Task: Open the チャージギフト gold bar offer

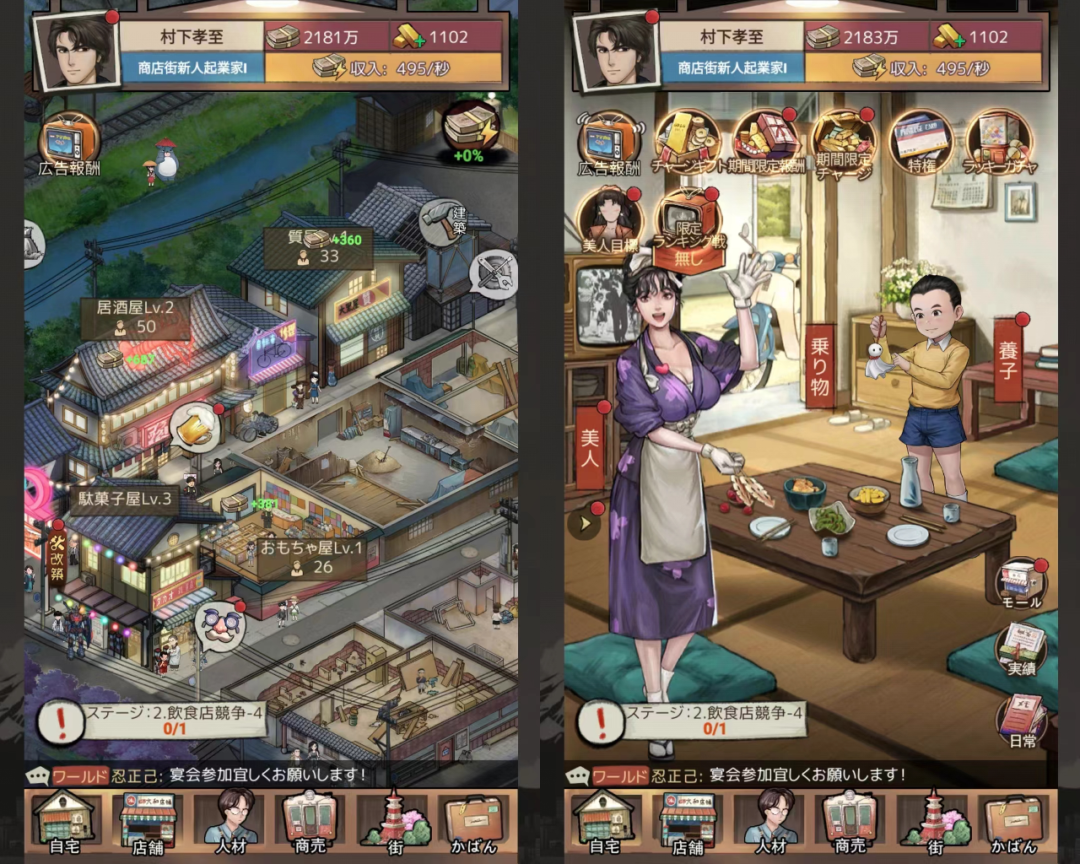Action: click(x=687, y=140)
